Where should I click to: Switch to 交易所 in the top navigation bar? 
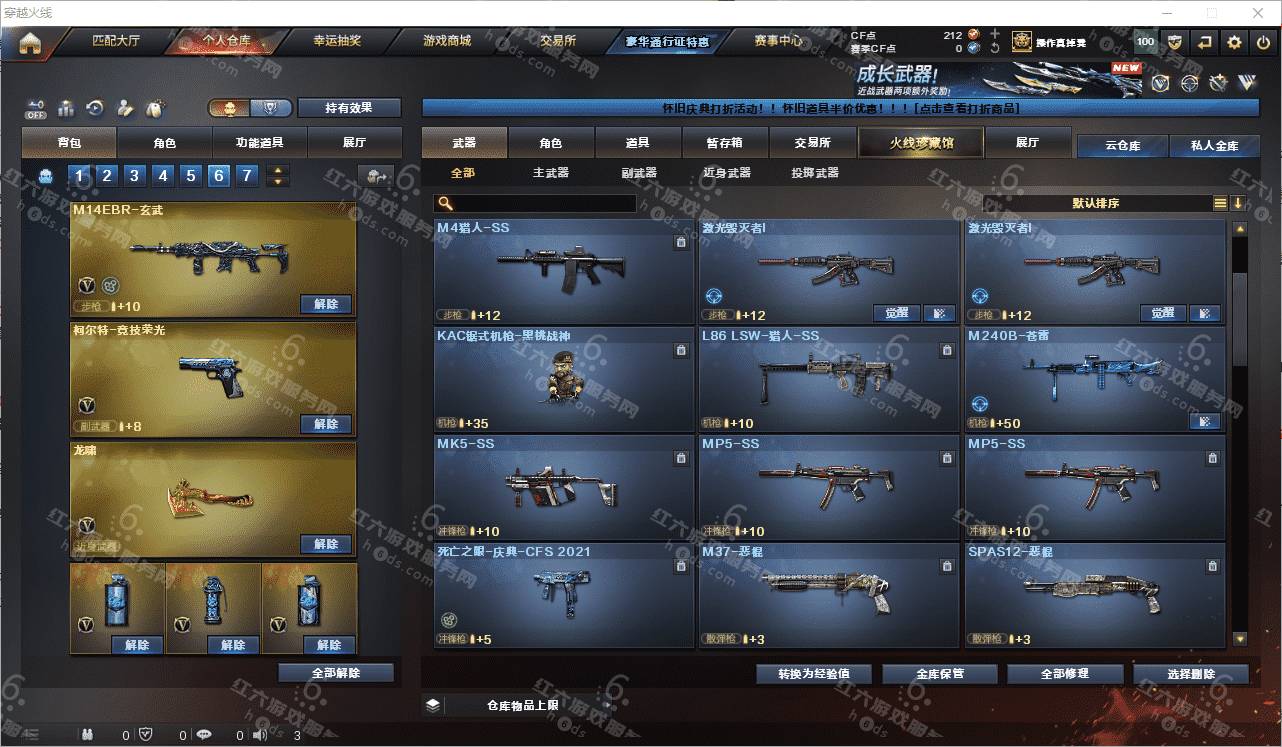[x=558, y=42]
